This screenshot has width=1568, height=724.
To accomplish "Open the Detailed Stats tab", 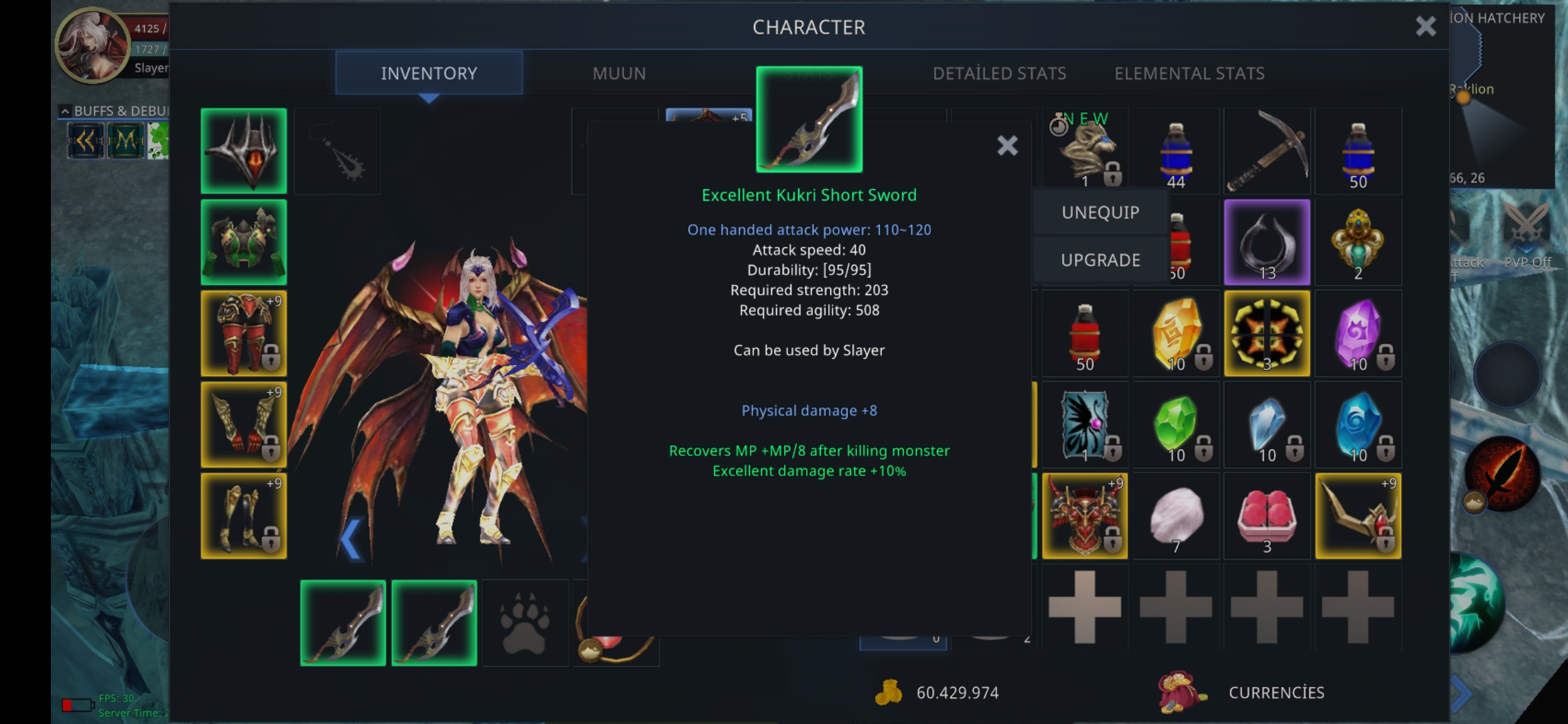I will 999,73.
